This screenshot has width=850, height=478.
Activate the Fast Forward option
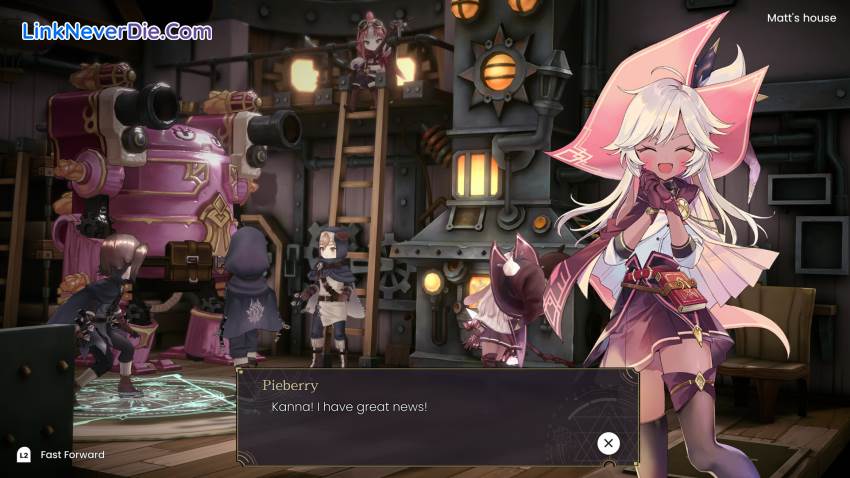[62, 455]
